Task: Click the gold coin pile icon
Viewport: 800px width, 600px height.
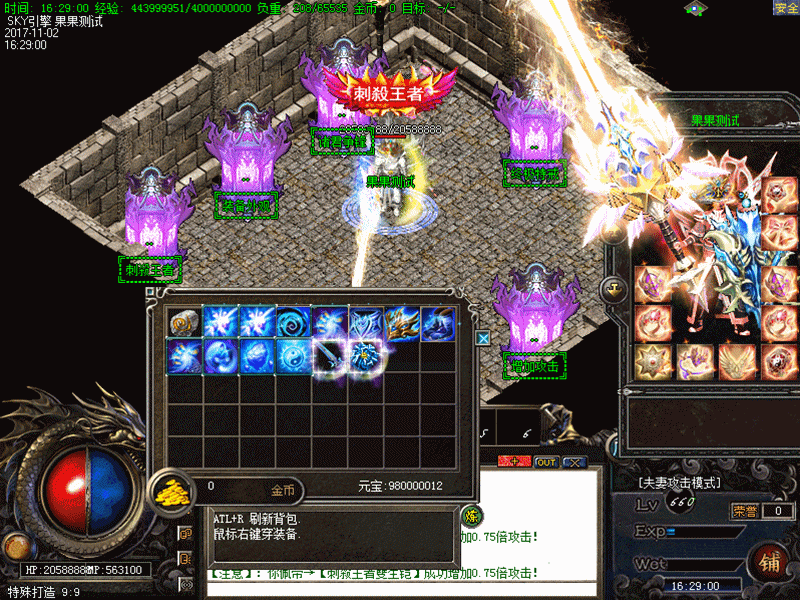Action: point(172,491)
